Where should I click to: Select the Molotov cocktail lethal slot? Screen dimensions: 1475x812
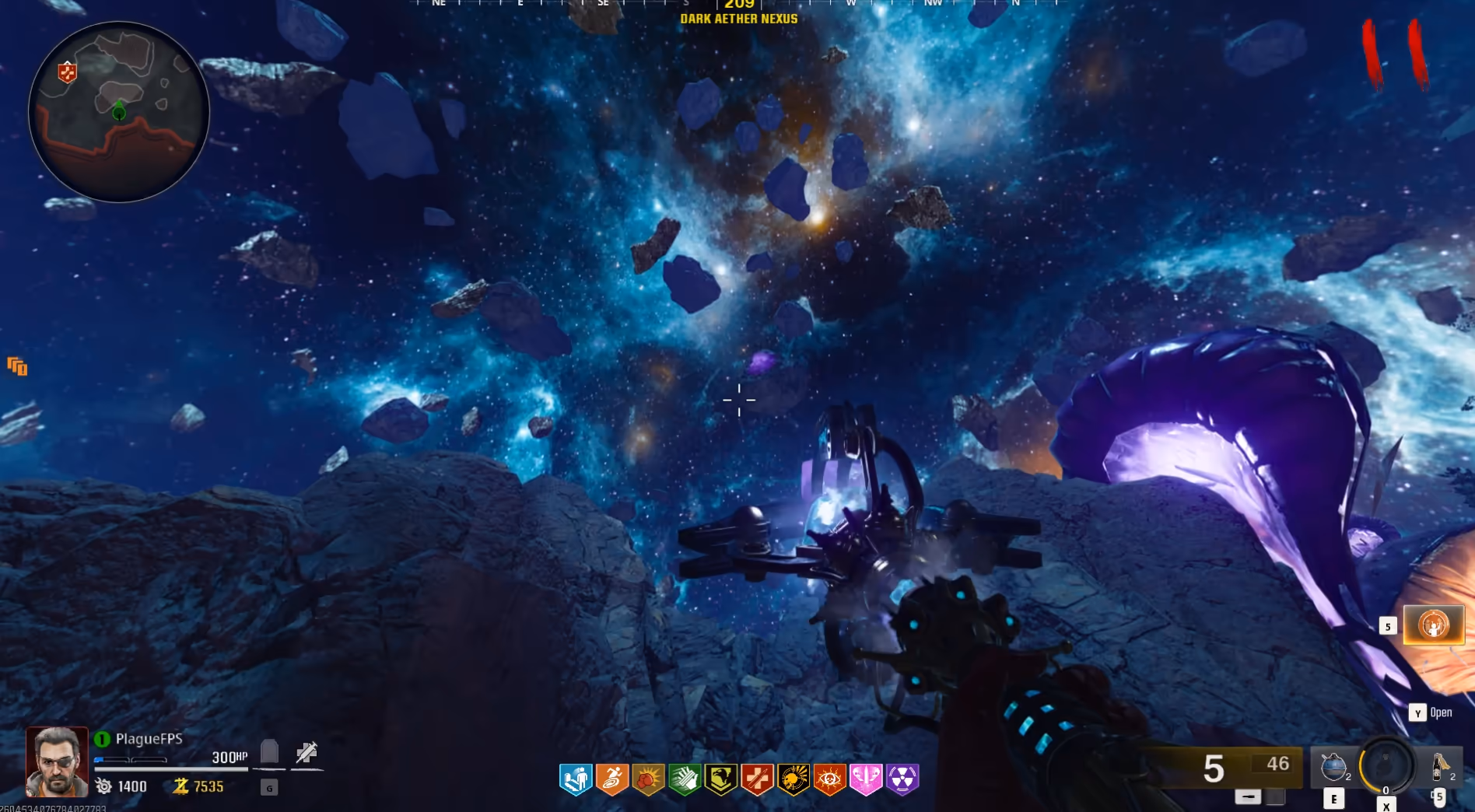[x=1439, y=767]
